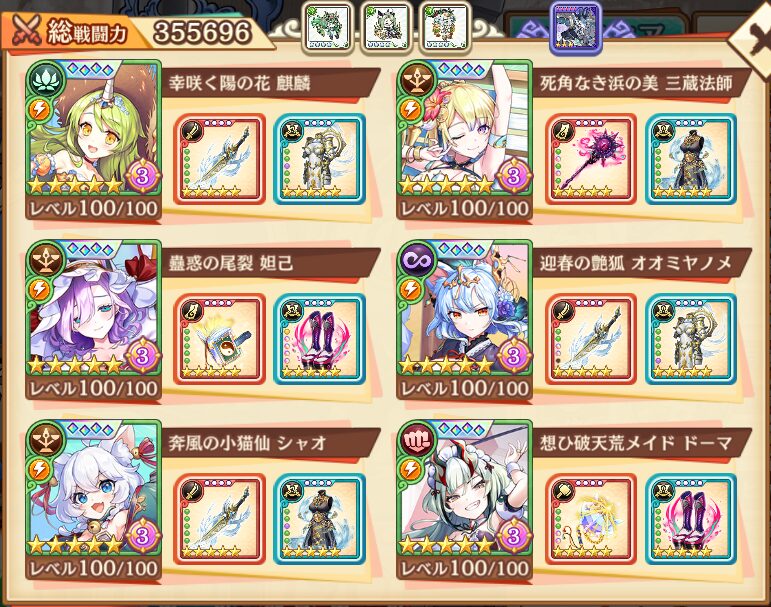The height and width of the screenshot is (607, 771).
Task: Open 麒麟's sword weapon slot
Action: pyautogui.click(x=220, y=159)
